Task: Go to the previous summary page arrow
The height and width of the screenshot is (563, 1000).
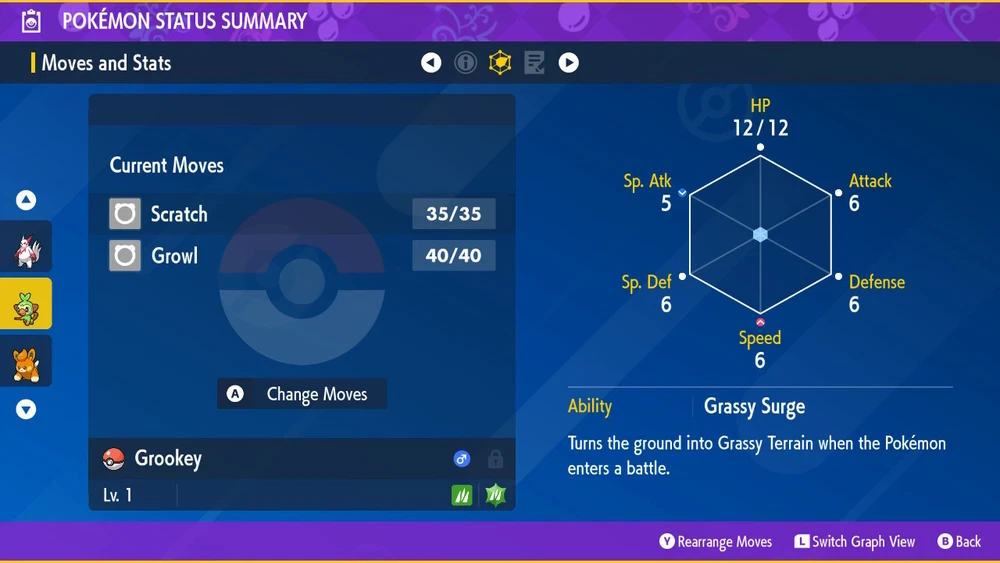Action: pyautogui.click(x=431, y=63)
